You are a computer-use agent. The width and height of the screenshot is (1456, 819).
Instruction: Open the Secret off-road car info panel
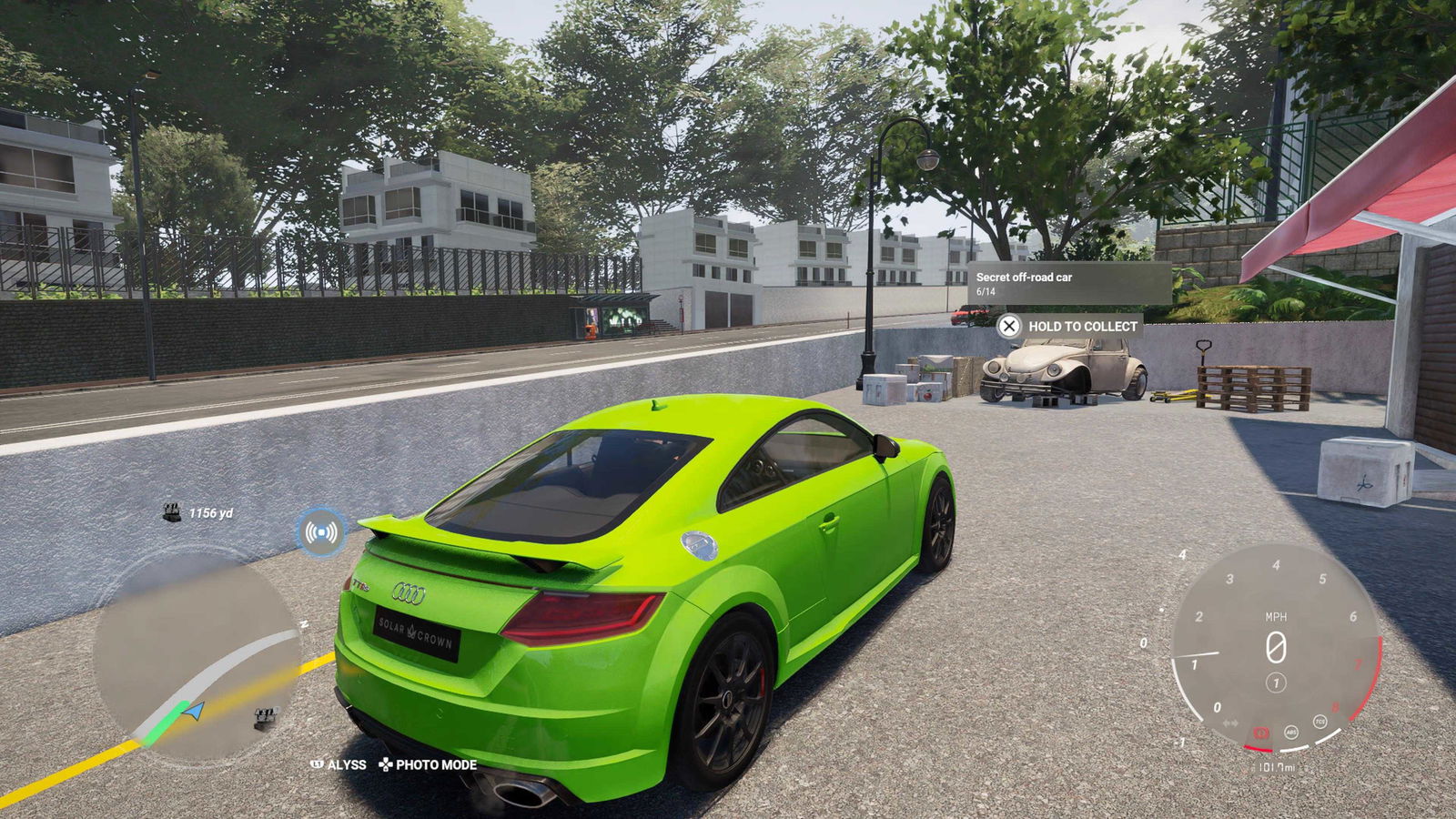(x=1067, y=283)
